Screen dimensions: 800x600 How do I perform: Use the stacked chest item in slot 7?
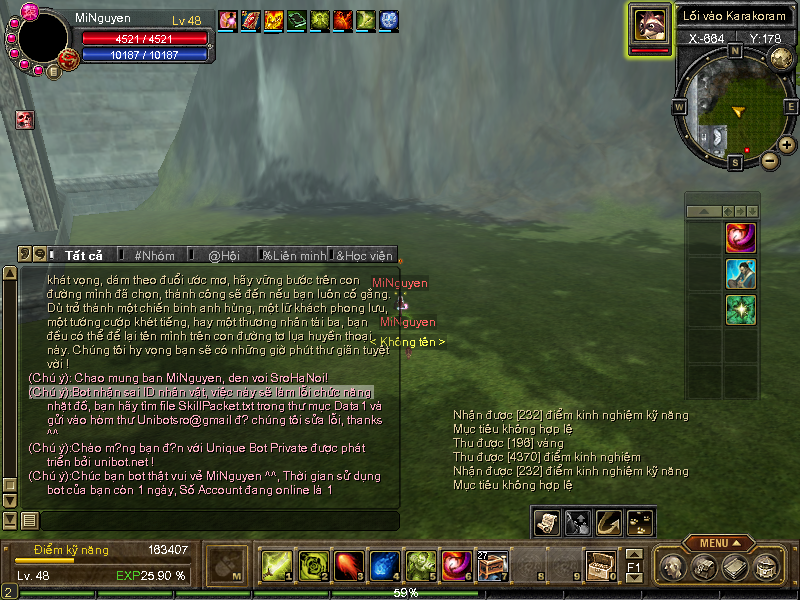tap(494, 566)
